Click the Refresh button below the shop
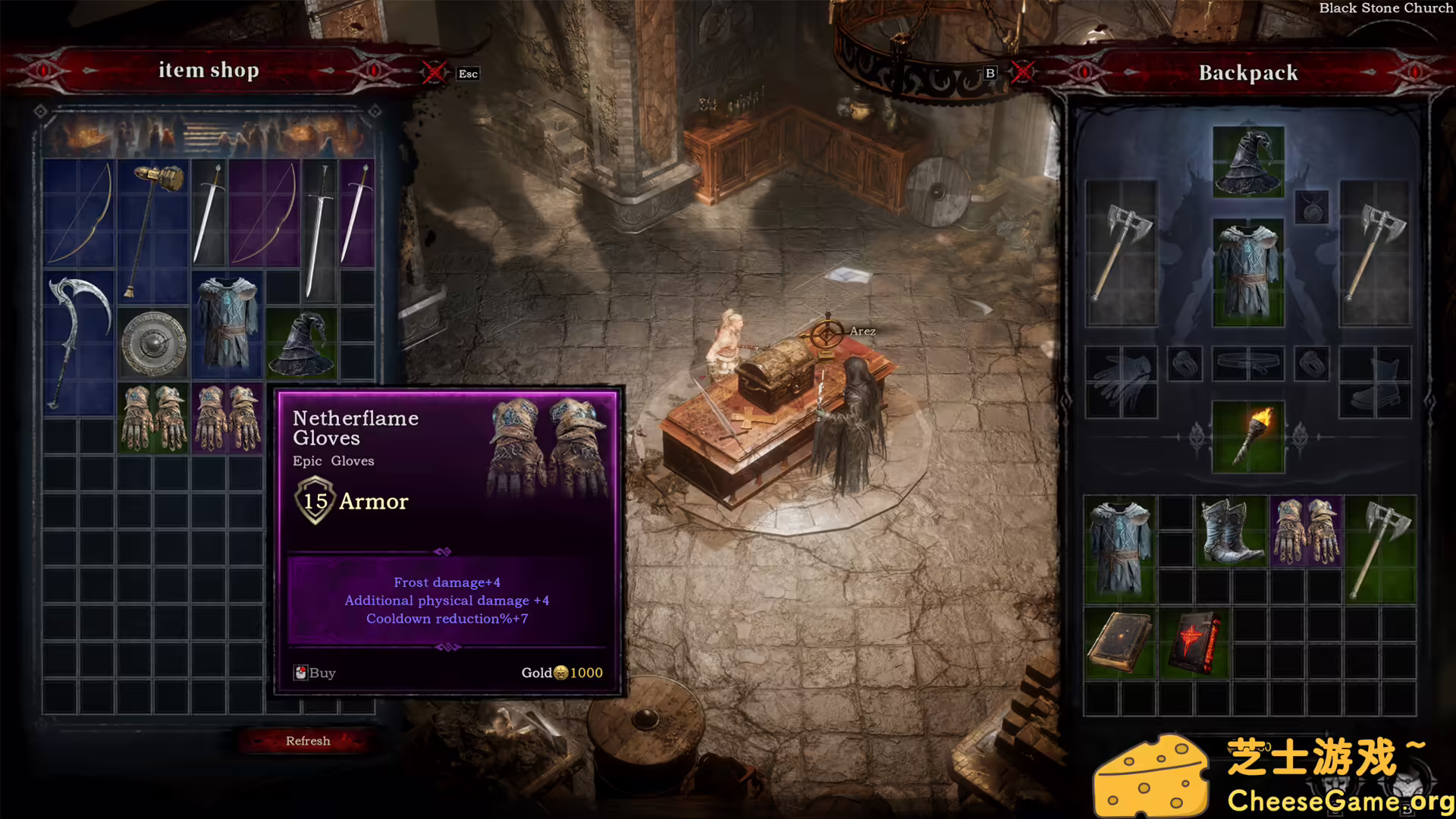 point(307,740)
